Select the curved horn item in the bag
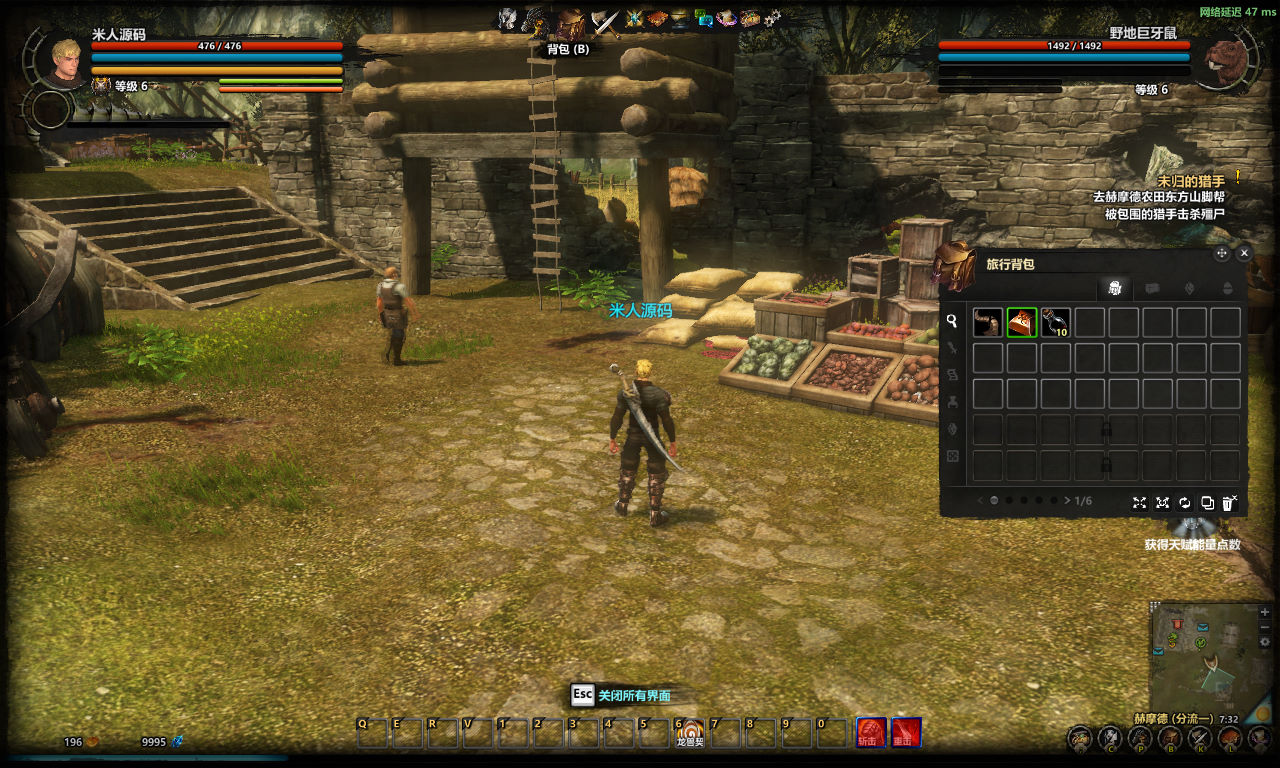This screenshot has width=1280, height=768. [988, 322]
